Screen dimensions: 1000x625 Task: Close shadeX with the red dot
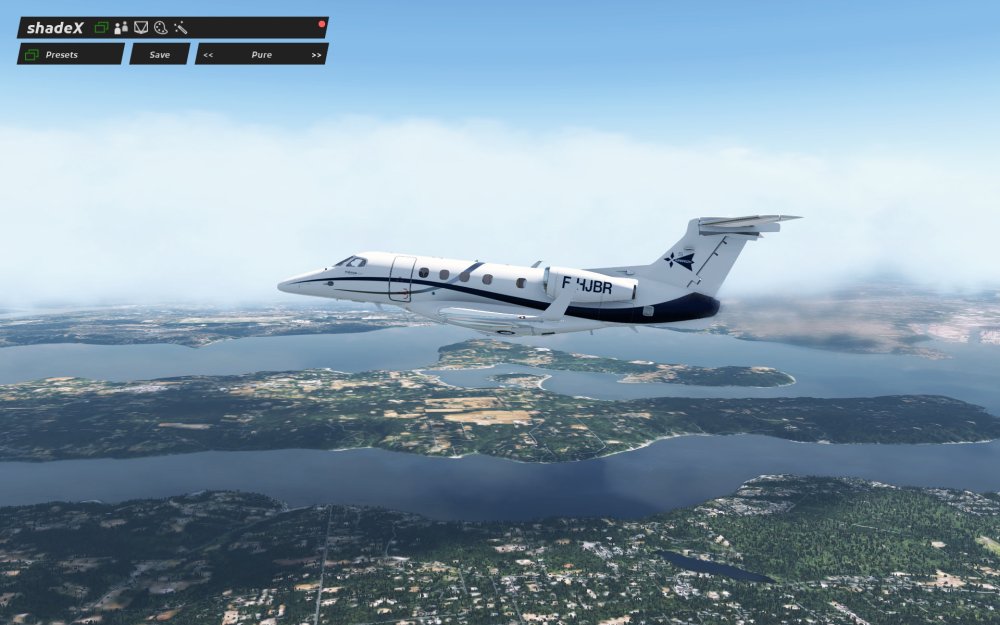pos(322,23)
